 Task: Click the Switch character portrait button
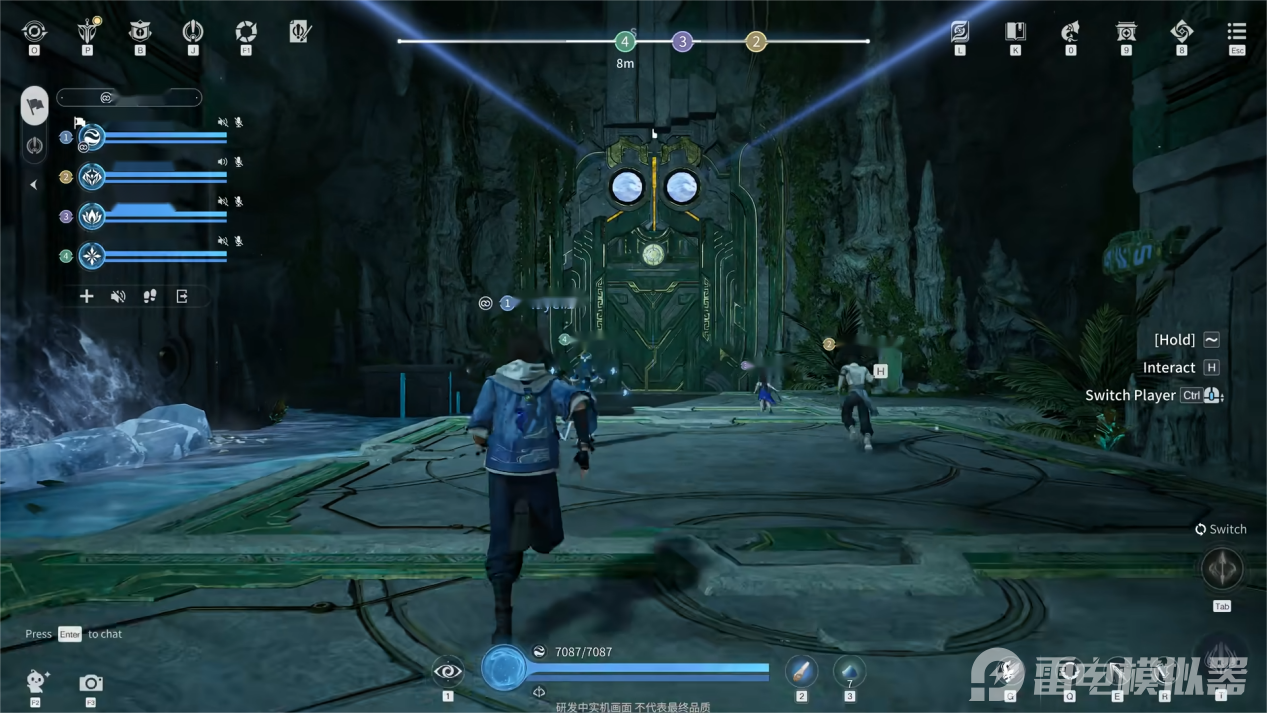pos(1221,570)
